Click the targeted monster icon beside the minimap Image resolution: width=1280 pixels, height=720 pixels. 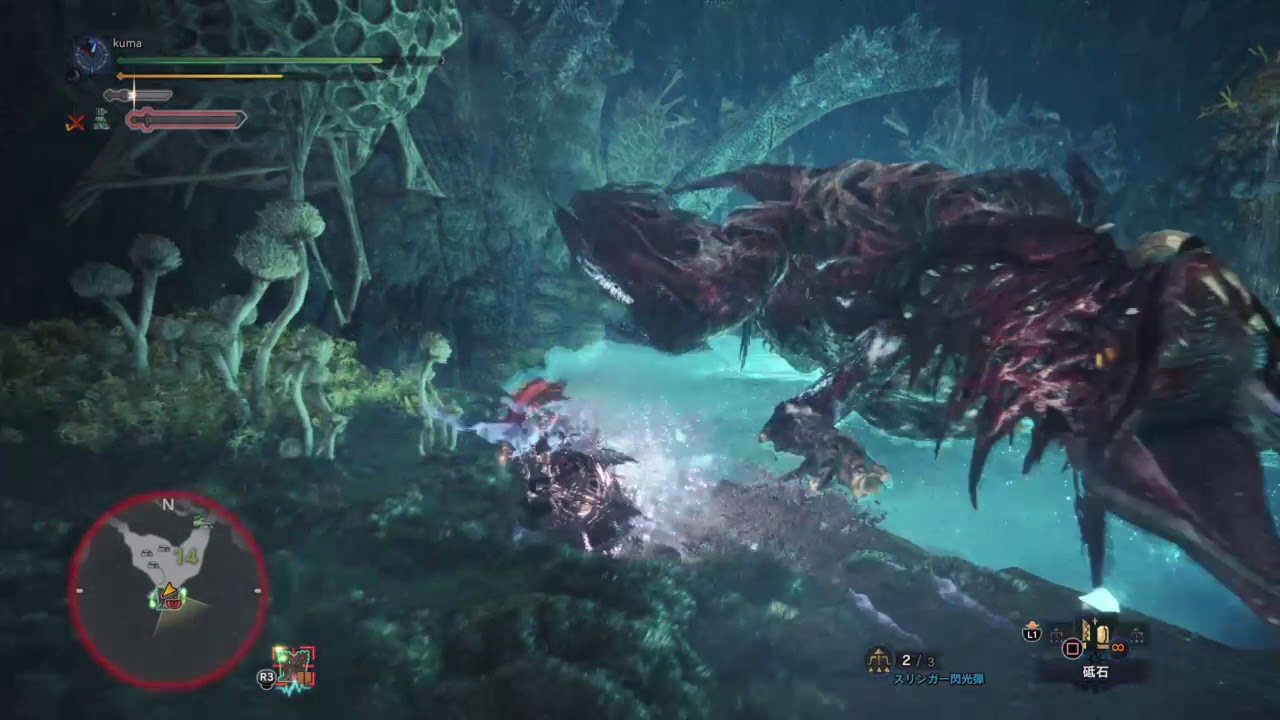296,667
